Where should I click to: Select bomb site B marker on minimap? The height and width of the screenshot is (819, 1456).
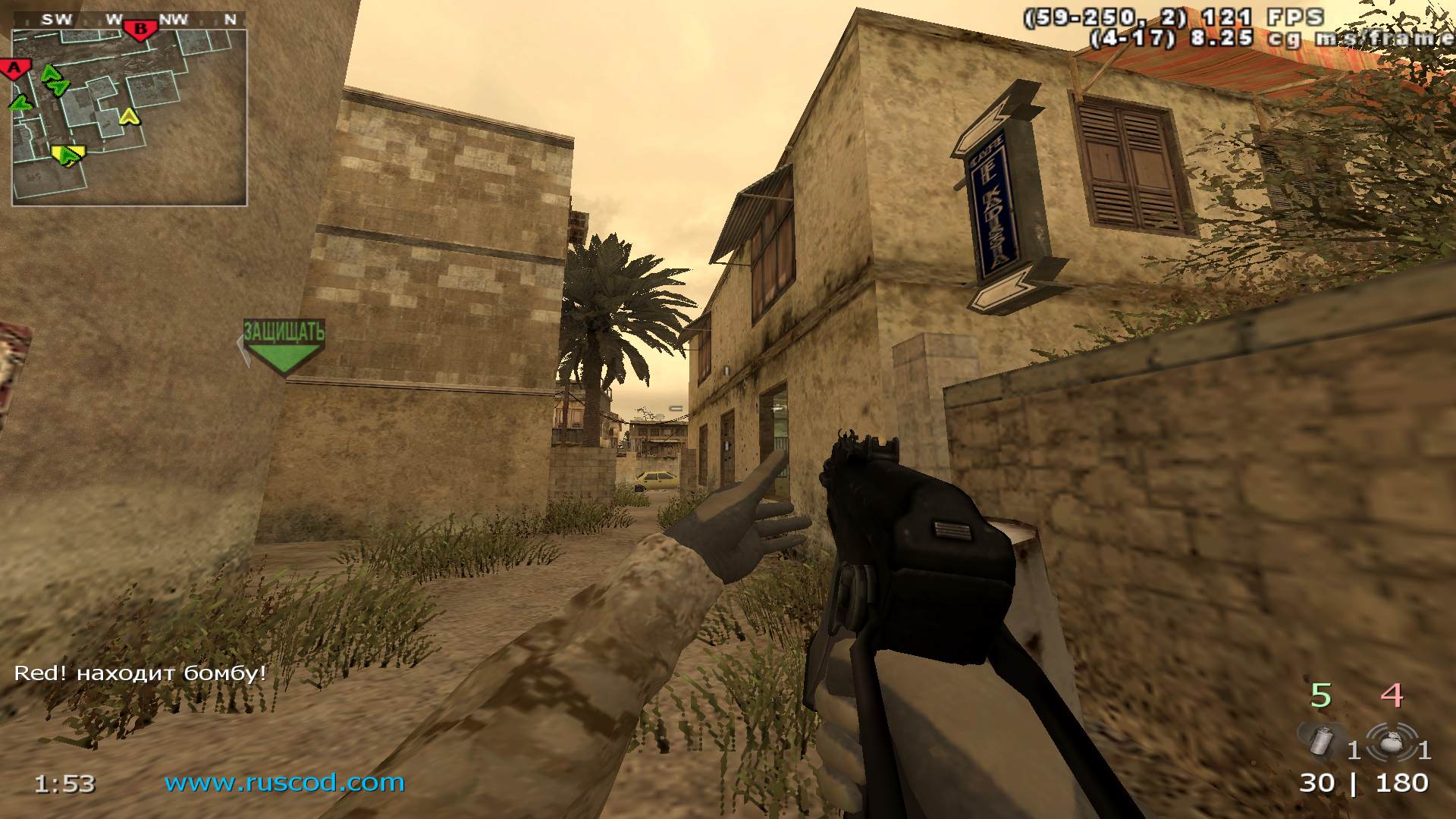pos(140,31)
